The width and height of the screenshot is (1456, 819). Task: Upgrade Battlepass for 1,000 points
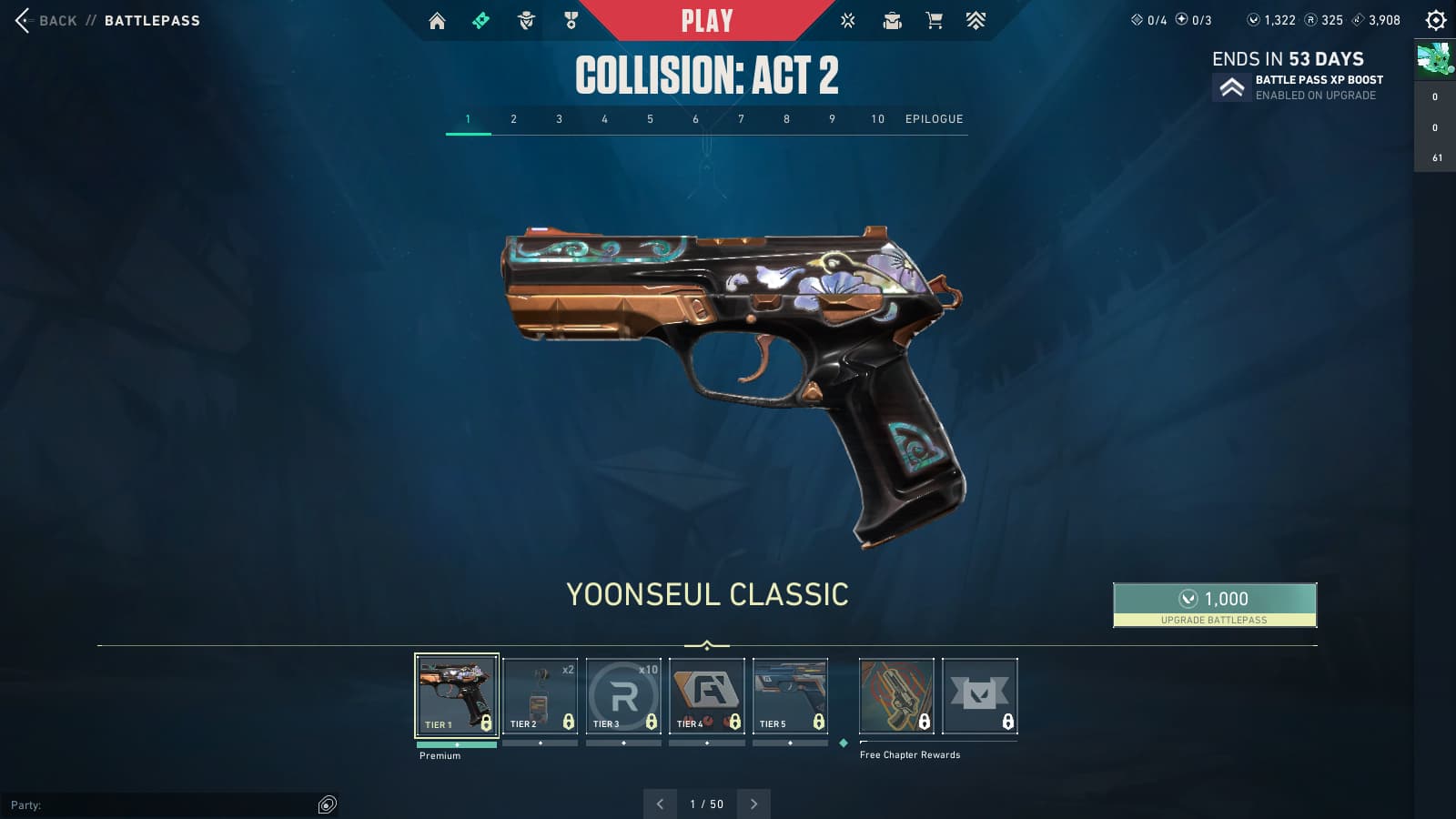tap(1214, 604)
